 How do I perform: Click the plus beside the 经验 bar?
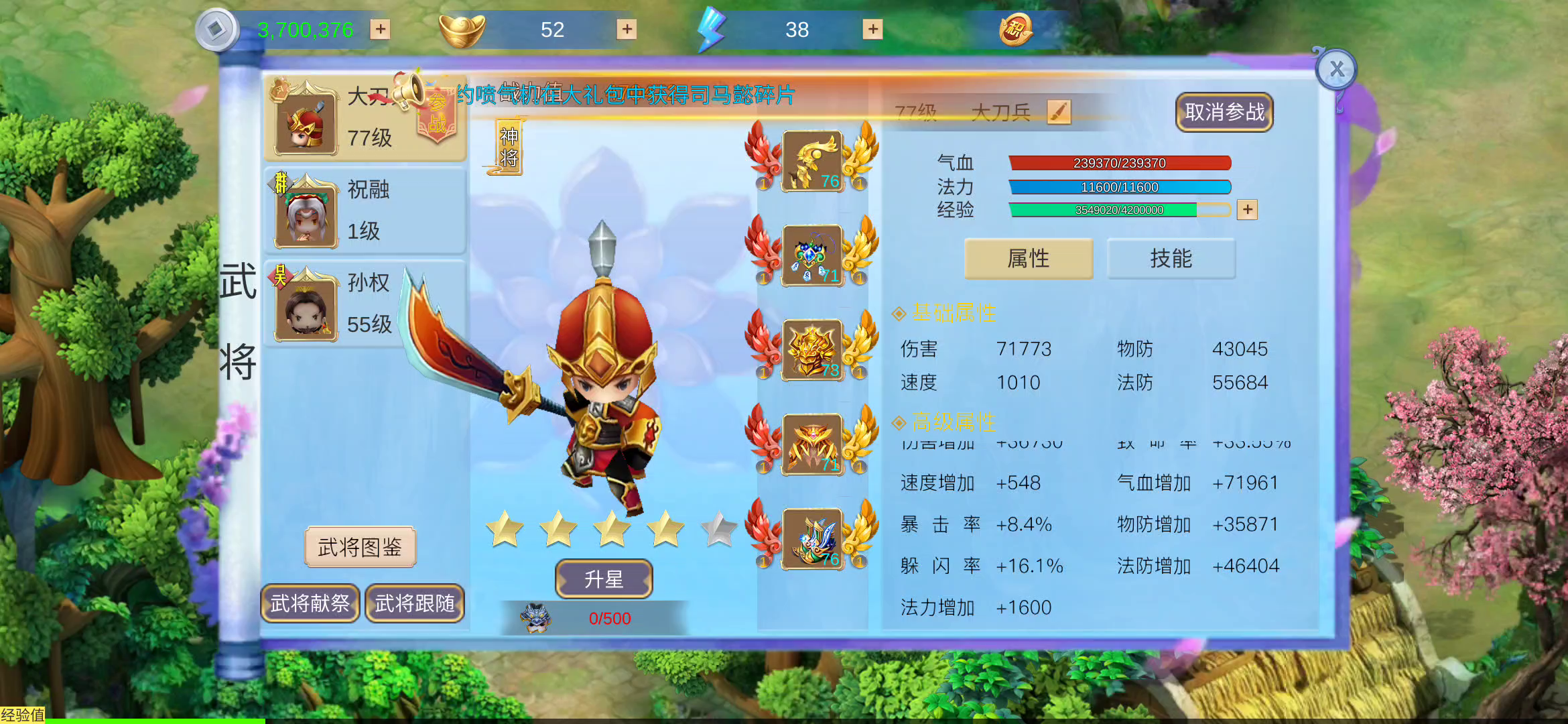tap(1247, 210)
